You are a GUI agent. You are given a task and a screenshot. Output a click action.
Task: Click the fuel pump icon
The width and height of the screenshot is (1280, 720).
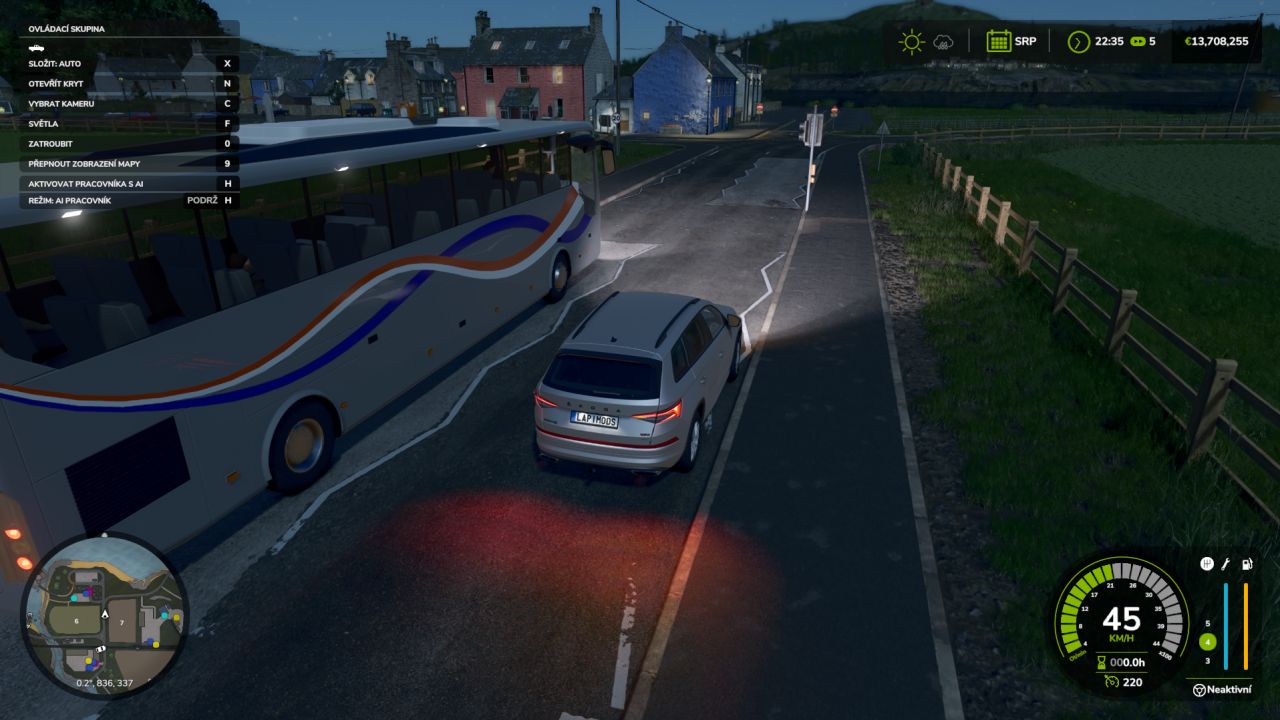point(1246,564)
